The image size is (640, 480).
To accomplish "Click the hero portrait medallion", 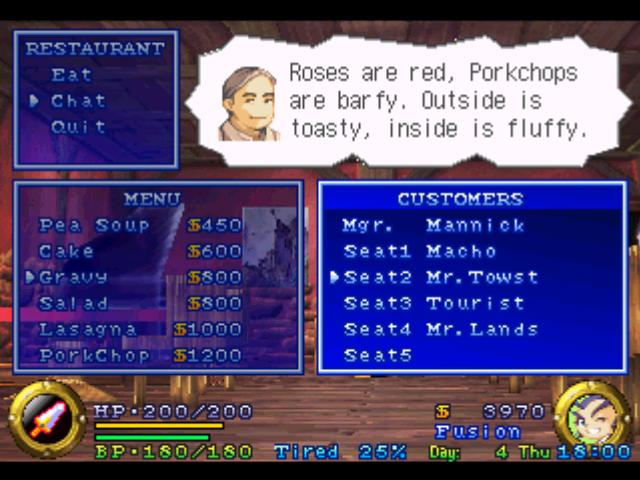I will click(592, 419).
